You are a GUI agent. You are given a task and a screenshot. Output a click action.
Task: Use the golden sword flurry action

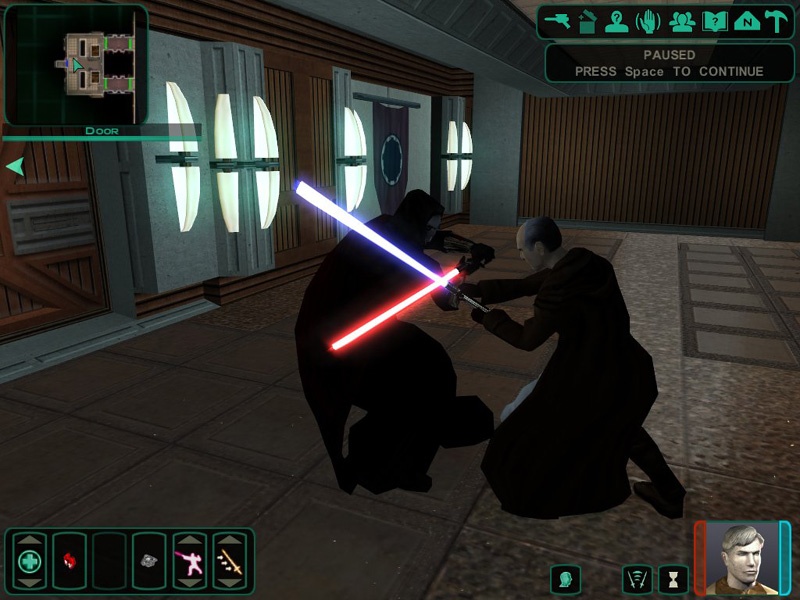(229, 561)
